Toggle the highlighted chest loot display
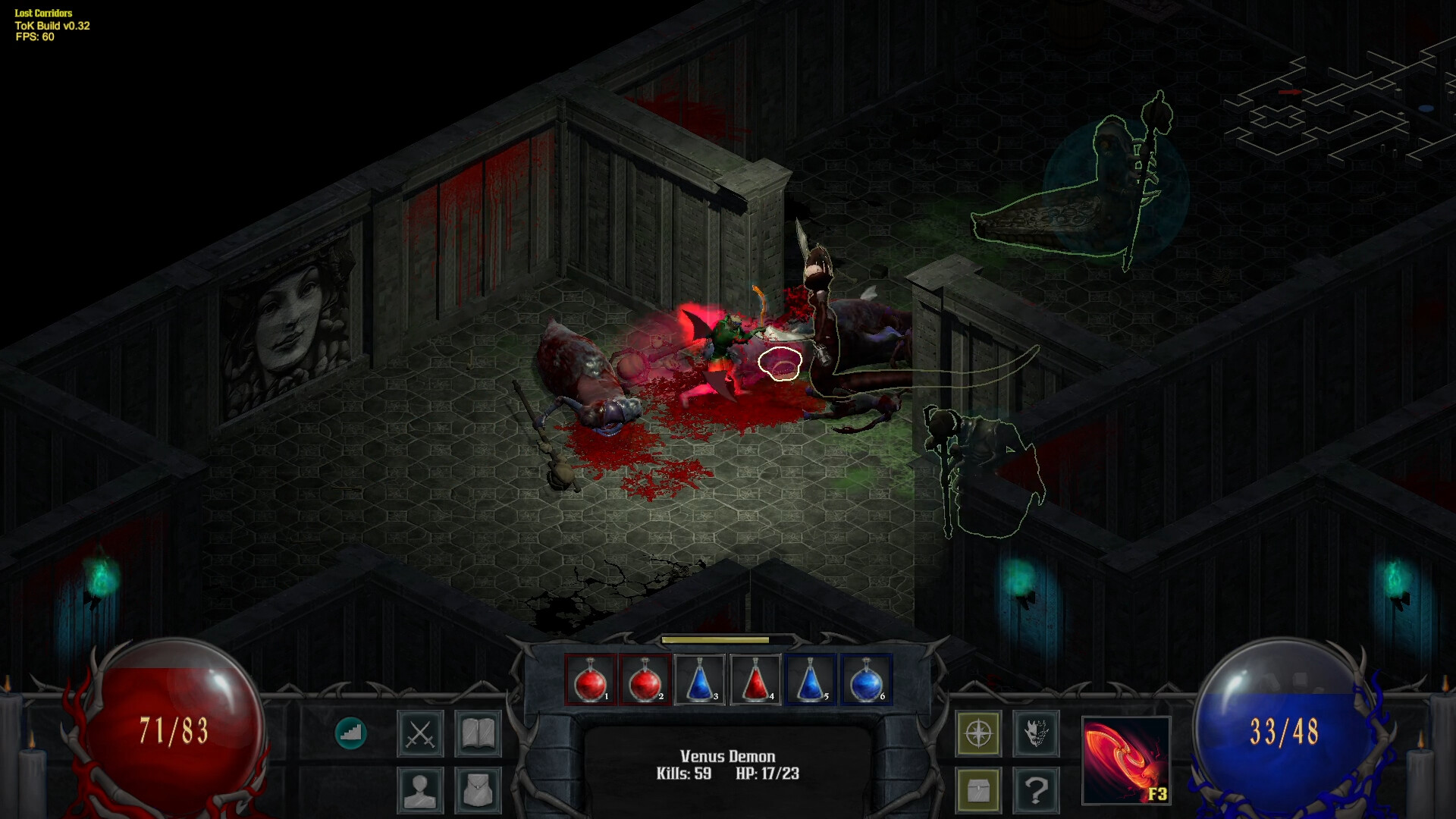The height and width of the screenshot is (819, 1456). [x=978, y=789]
